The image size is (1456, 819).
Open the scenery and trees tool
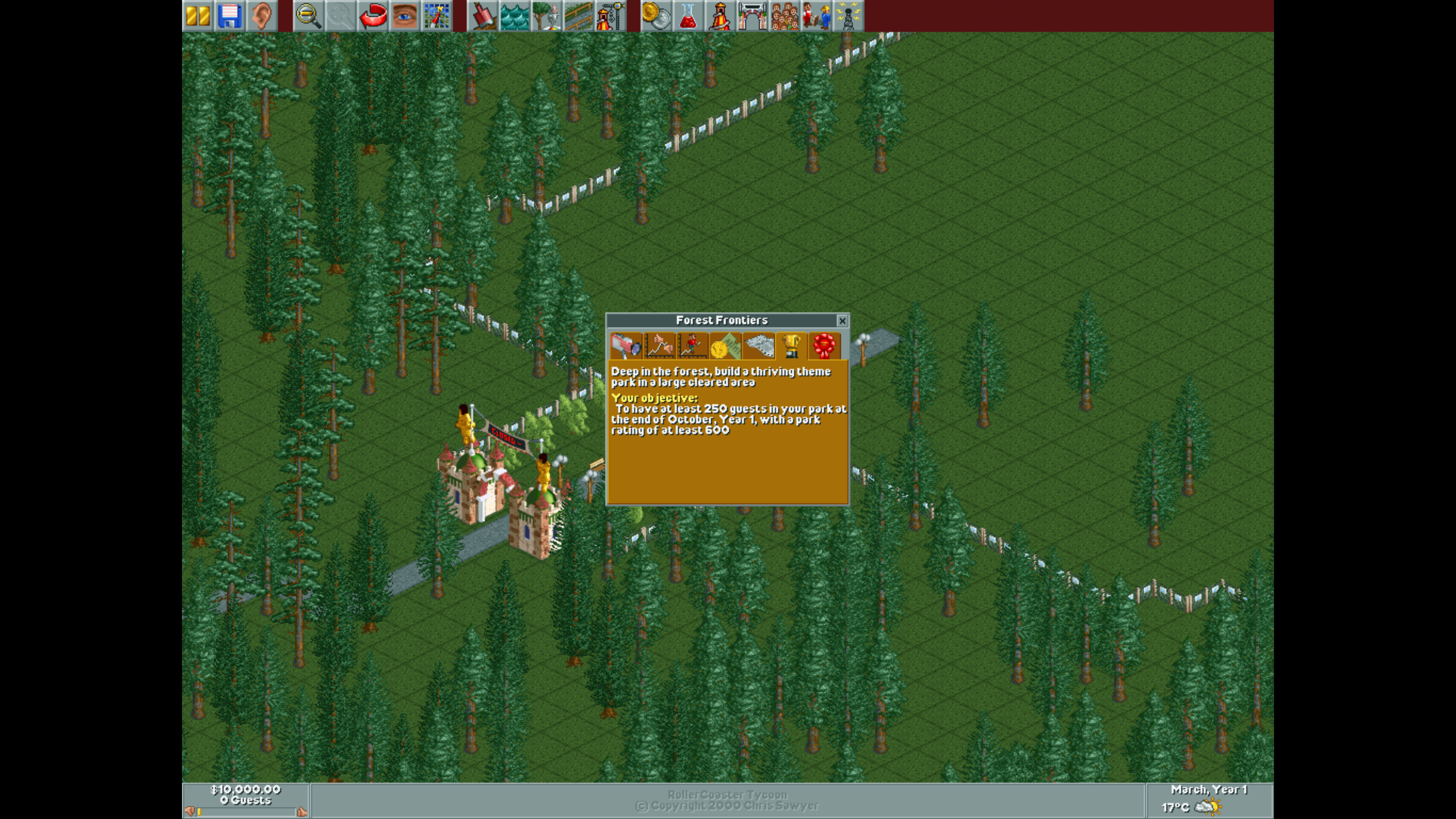pos(546,16)
